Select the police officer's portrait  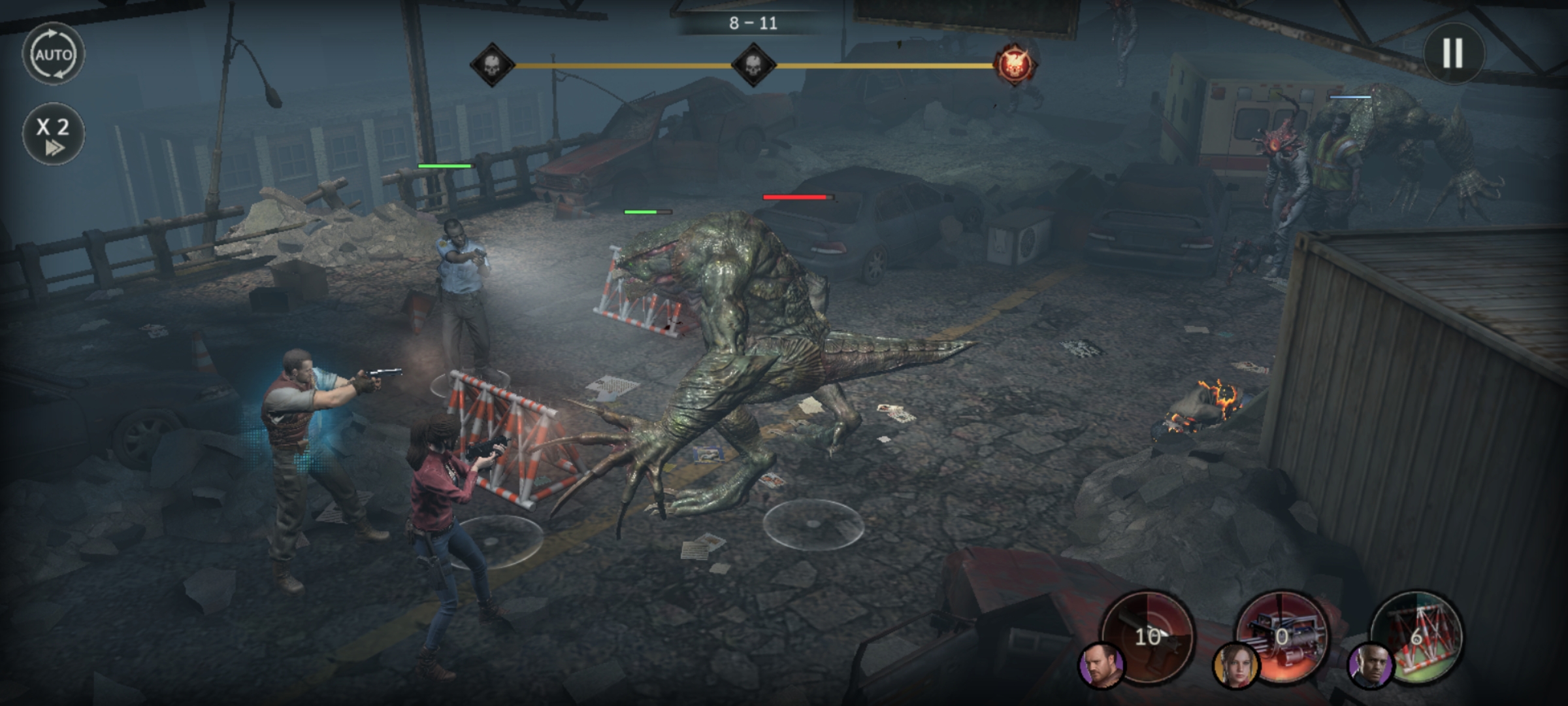[x=1371, y=667]
